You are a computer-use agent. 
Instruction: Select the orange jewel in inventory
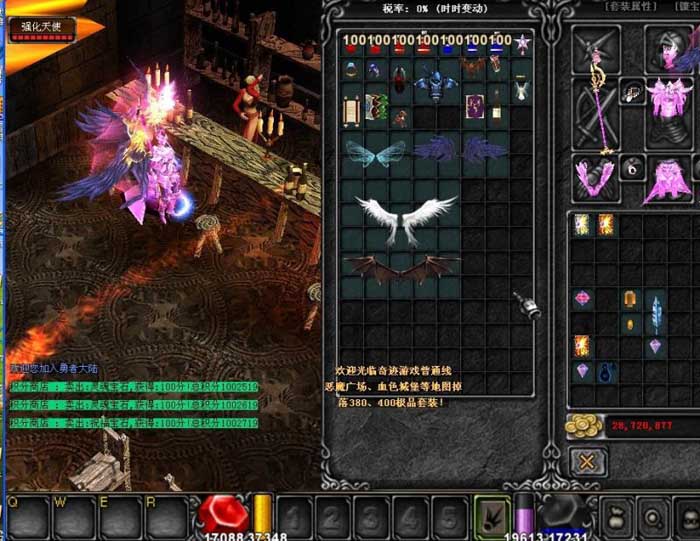[x=630, y=299]
